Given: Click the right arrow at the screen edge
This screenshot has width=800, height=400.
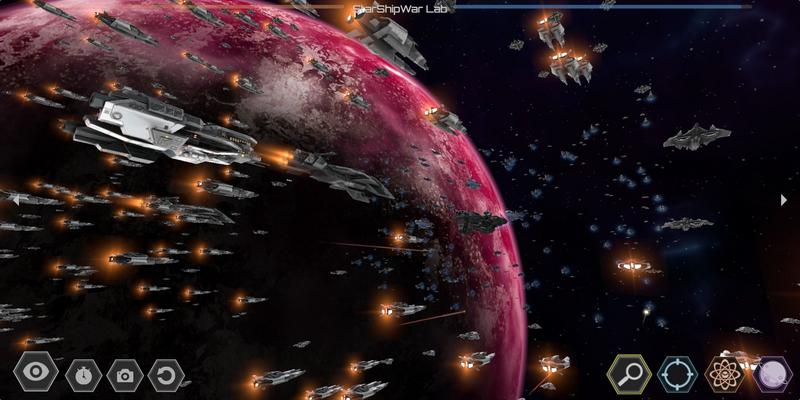Looking at the screenshot, I should (x=784, y=200).
